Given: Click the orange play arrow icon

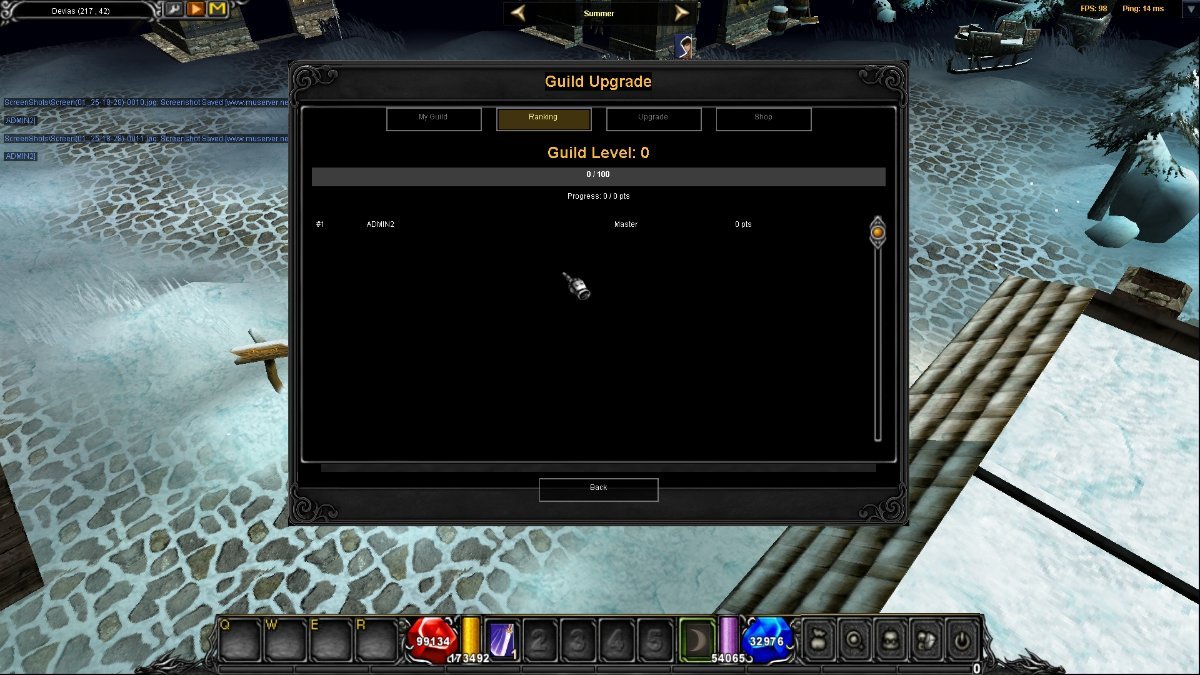Looking at the screenshot, I should pyautogui.click(x=196, y=10).
